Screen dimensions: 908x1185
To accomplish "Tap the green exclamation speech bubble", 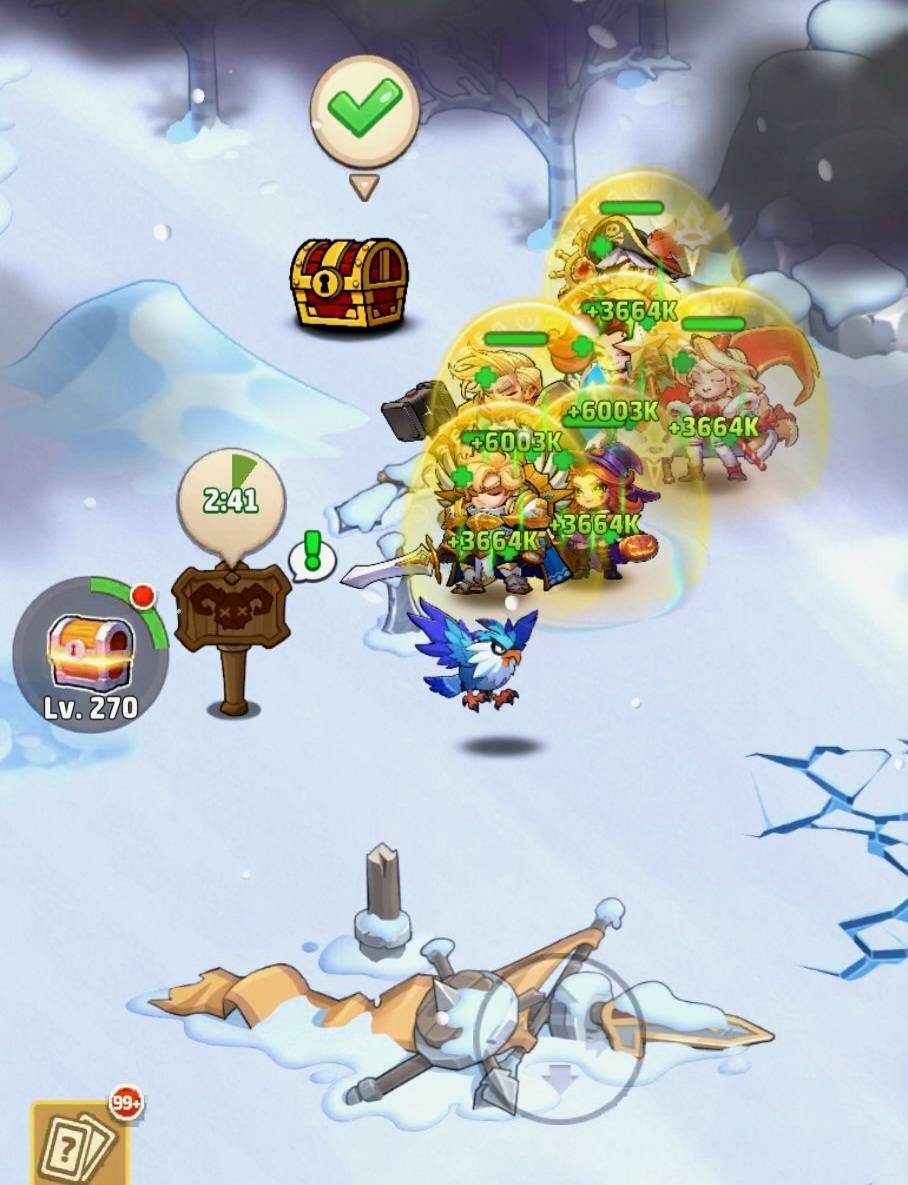I will coord(312,555).
